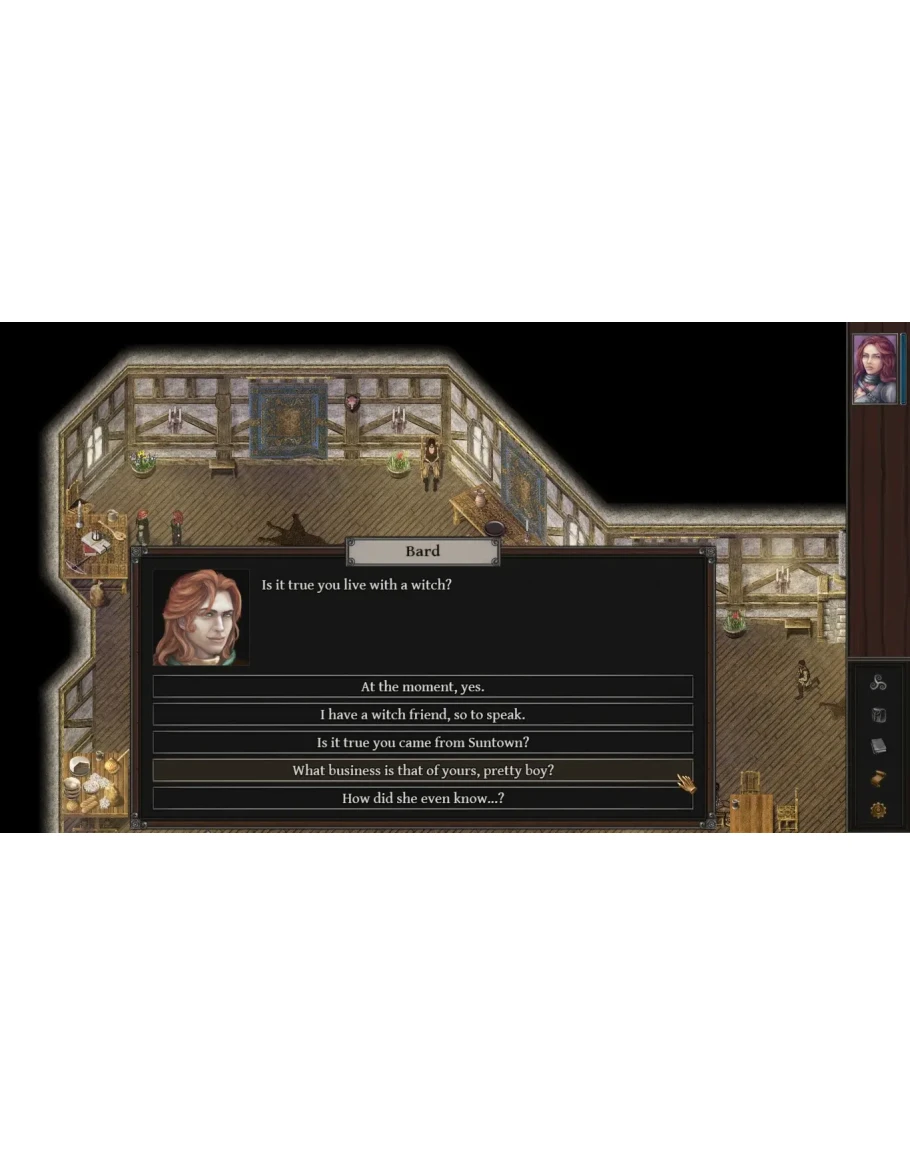This screenshot has height=1155, width=910.
Task: Open the parchment scroll icon
Action: [x=878, y=778]
